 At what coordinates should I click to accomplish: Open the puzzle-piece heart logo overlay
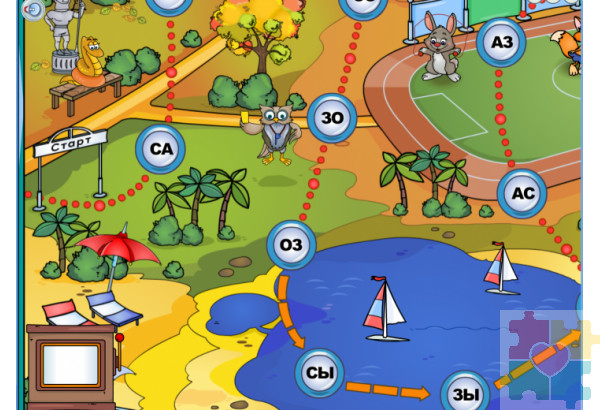click(x=547, y=358)
